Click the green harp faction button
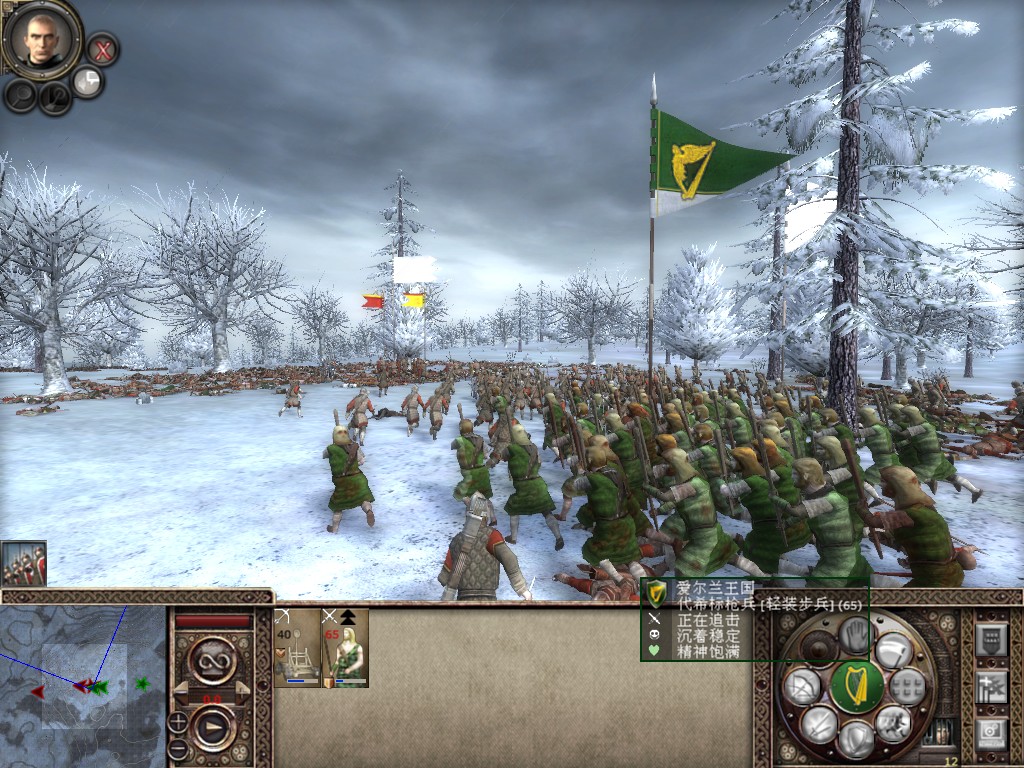Image resolution: width=1024 pixels, height=768 pixels. tap(857, 687)
